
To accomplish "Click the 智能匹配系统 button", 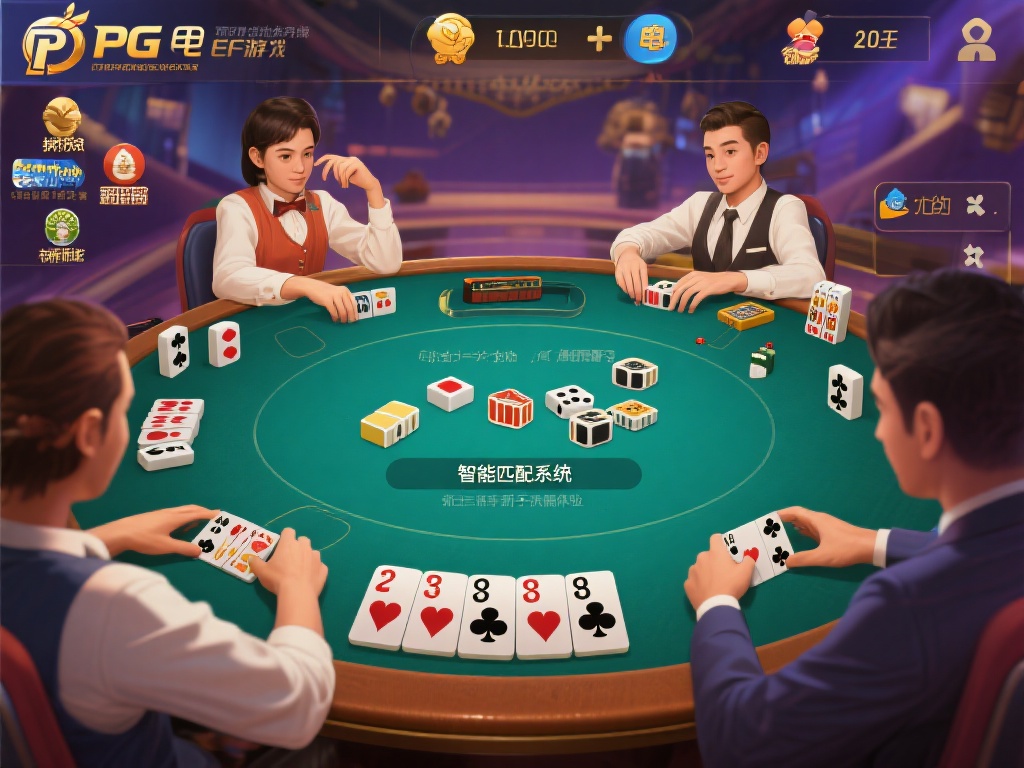I will tap(514, 473).
